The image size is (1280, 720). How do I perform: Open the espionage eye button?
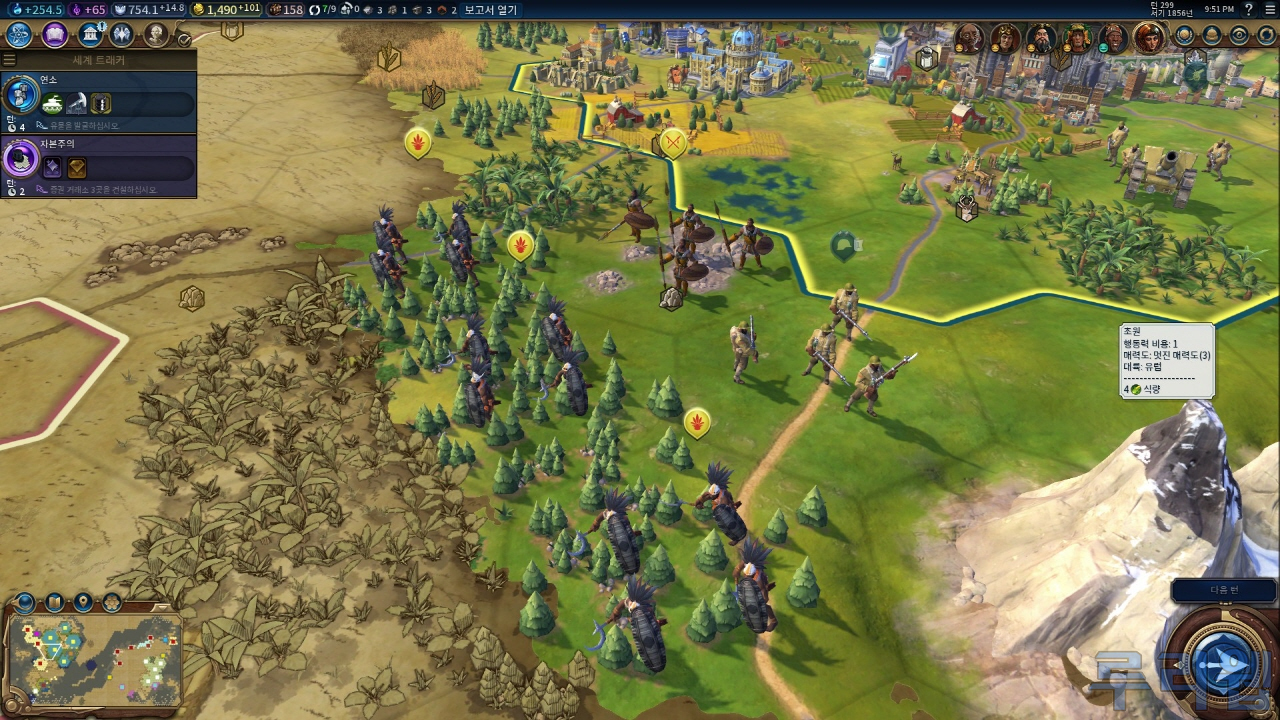pos(1239,35)
